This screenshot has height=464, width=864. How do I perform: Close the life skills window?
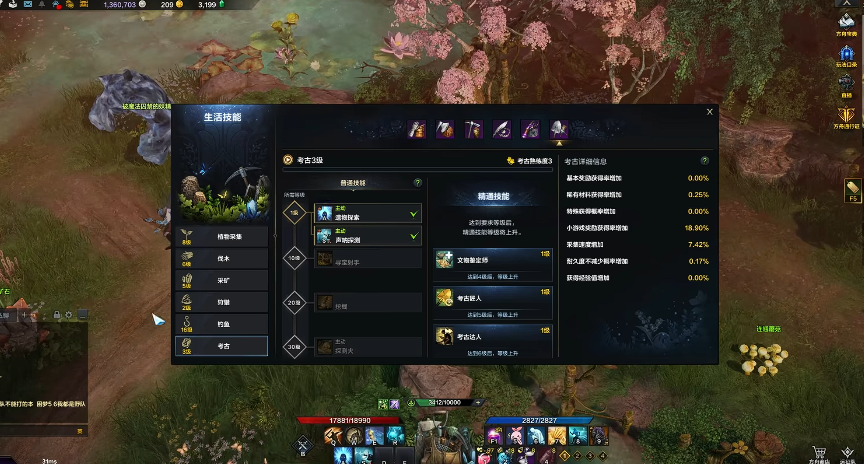[710, 112]
